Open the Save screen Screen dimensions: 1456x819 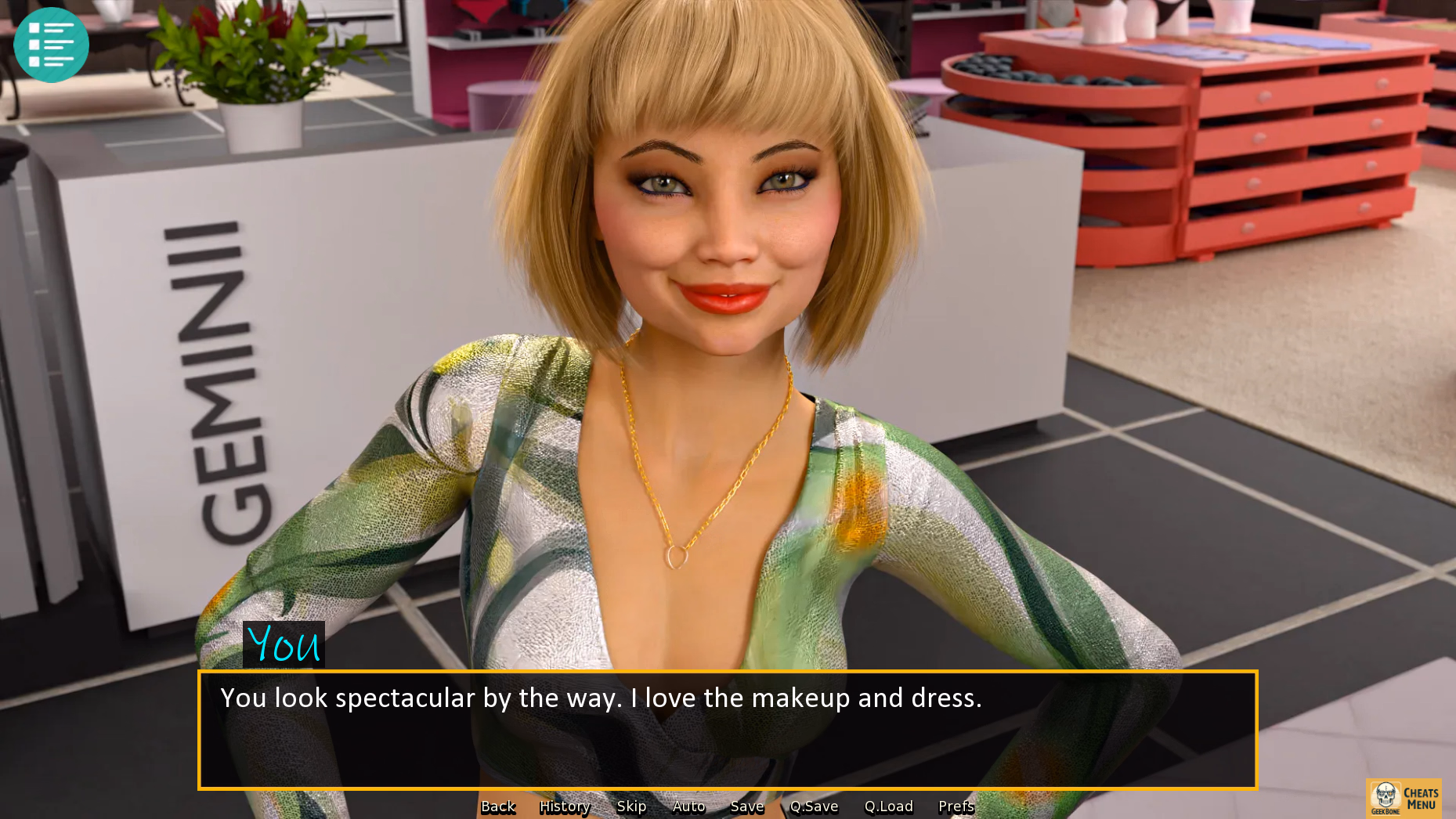[746, 806]
